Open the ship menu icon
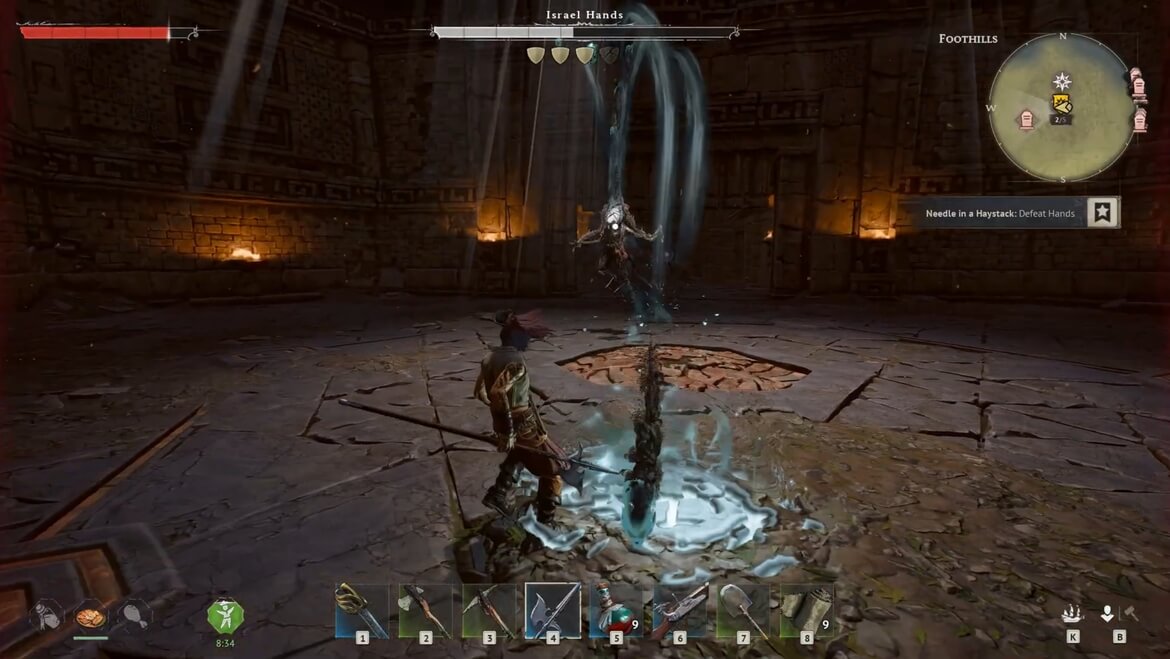 (x=1072, y=614)
